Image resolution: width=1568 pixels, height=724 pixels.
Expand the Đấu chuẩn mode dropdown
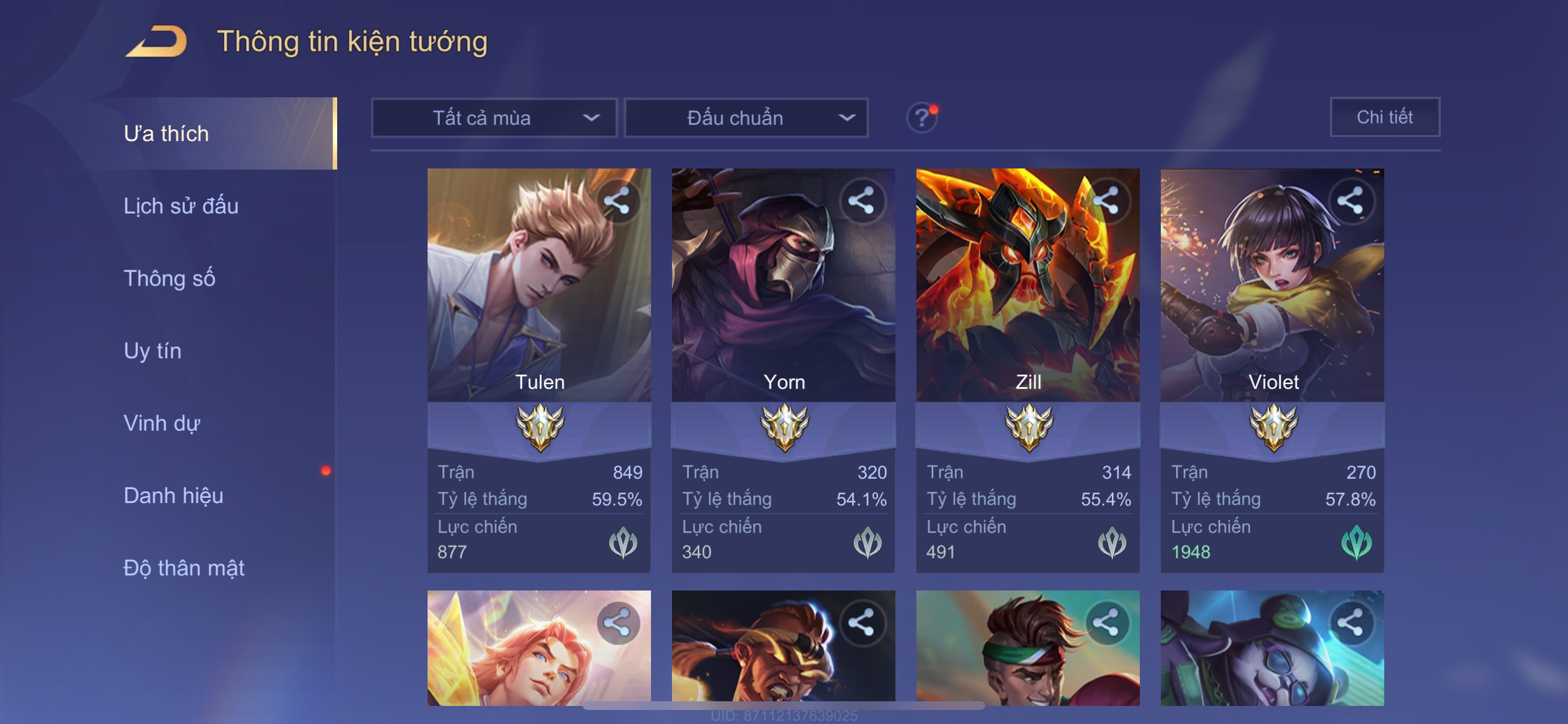pyautogui.click(x=746, y=118)
